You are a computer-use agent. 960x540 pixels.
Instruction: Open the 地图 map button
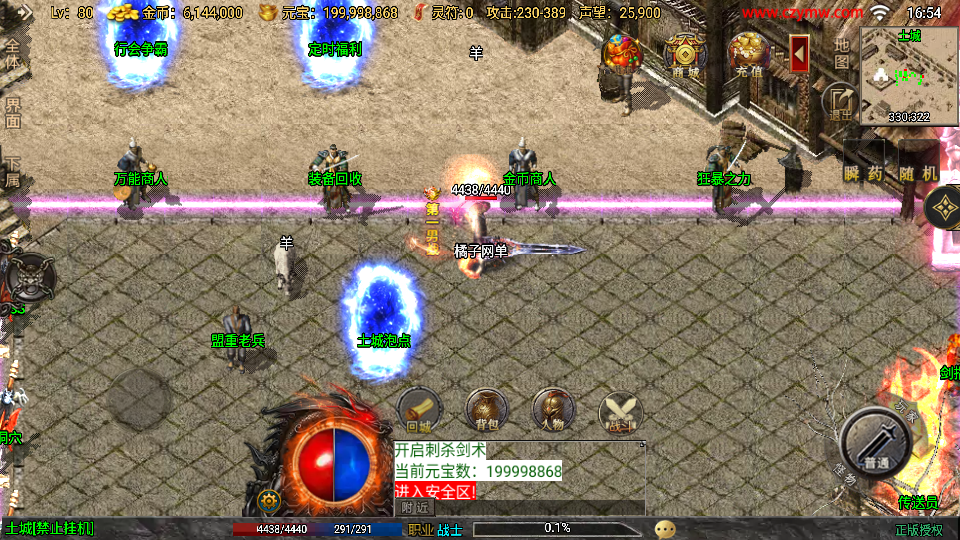pyautogui.click(x=842, y=52)
